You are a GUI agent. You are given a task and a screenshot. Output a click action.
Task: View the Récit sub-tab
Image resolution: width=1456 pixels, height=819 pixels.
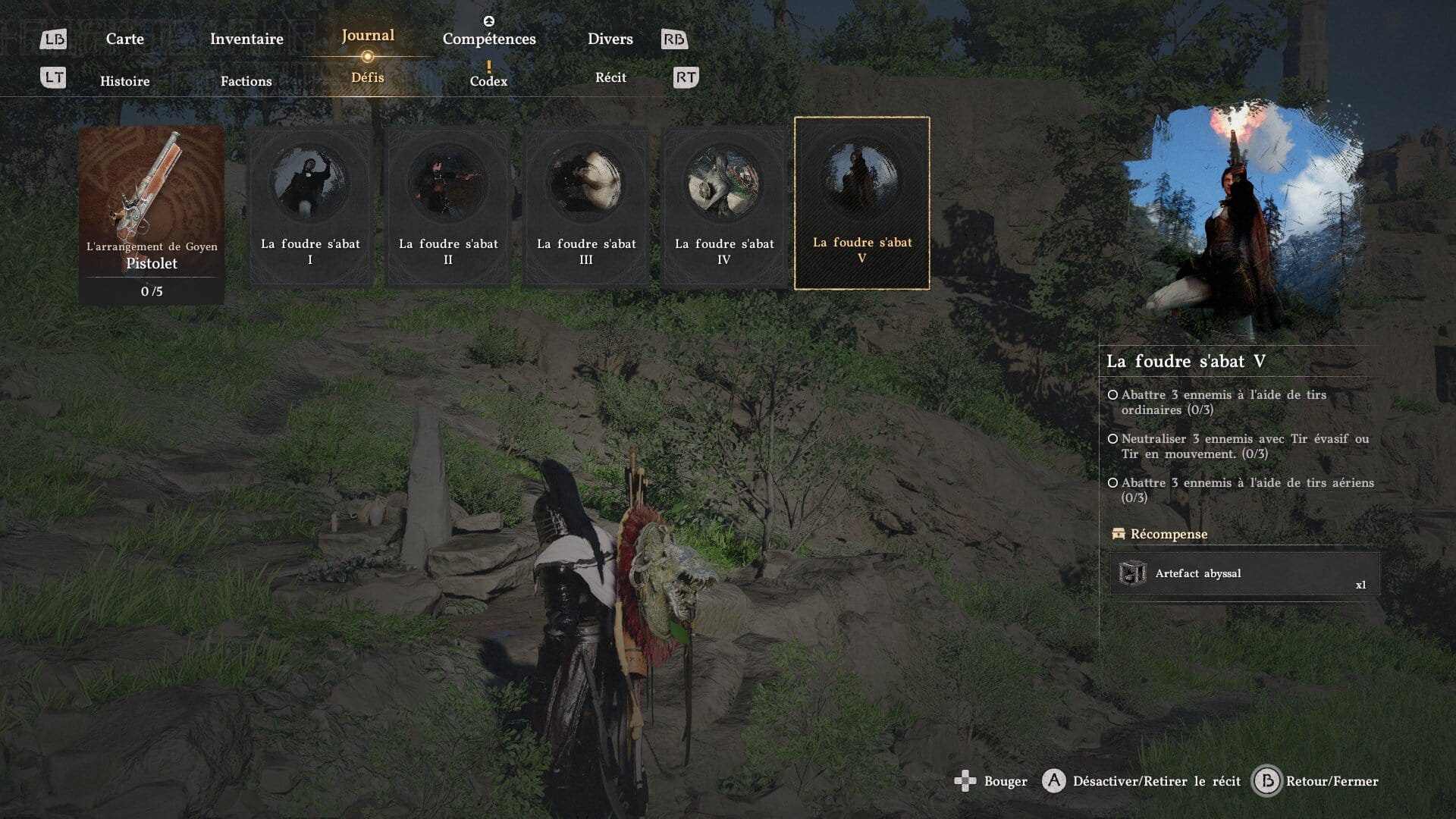(610, 77)
